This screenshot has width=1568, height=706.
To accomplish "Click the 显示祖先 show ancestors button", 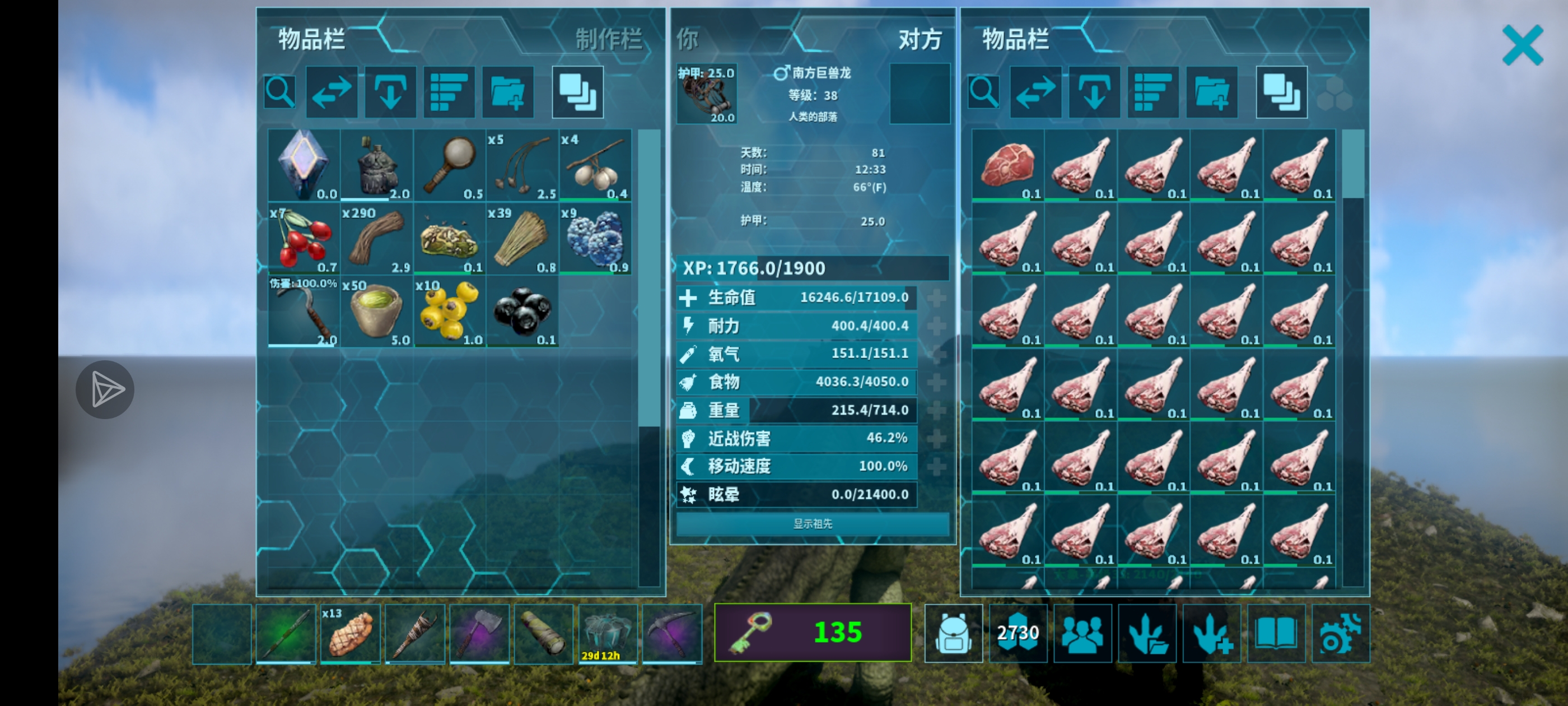I will tap(812, 524).
